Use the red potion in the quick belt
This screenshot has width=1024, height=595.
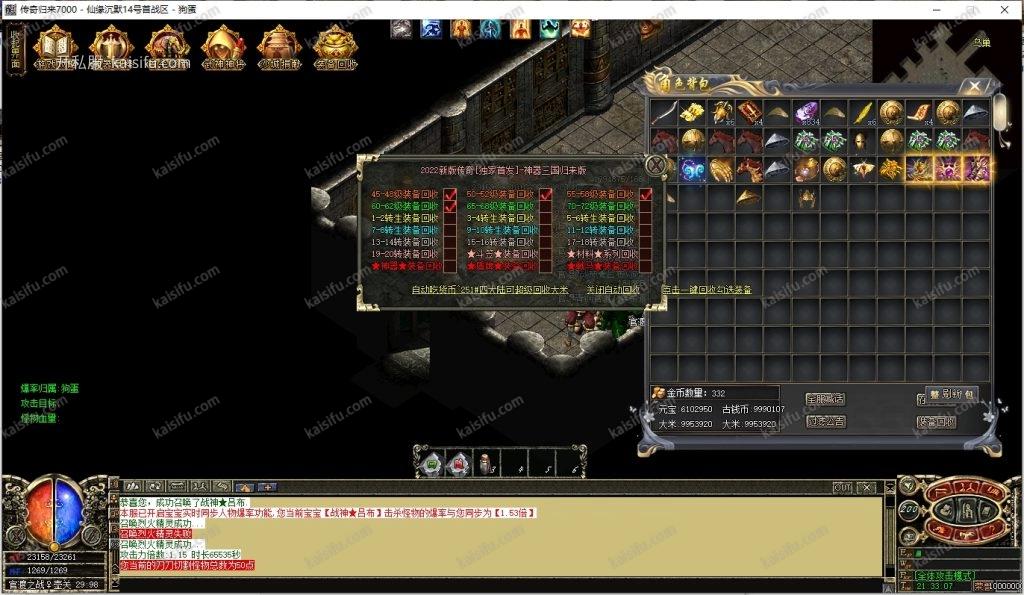click(x=459, y=463)
